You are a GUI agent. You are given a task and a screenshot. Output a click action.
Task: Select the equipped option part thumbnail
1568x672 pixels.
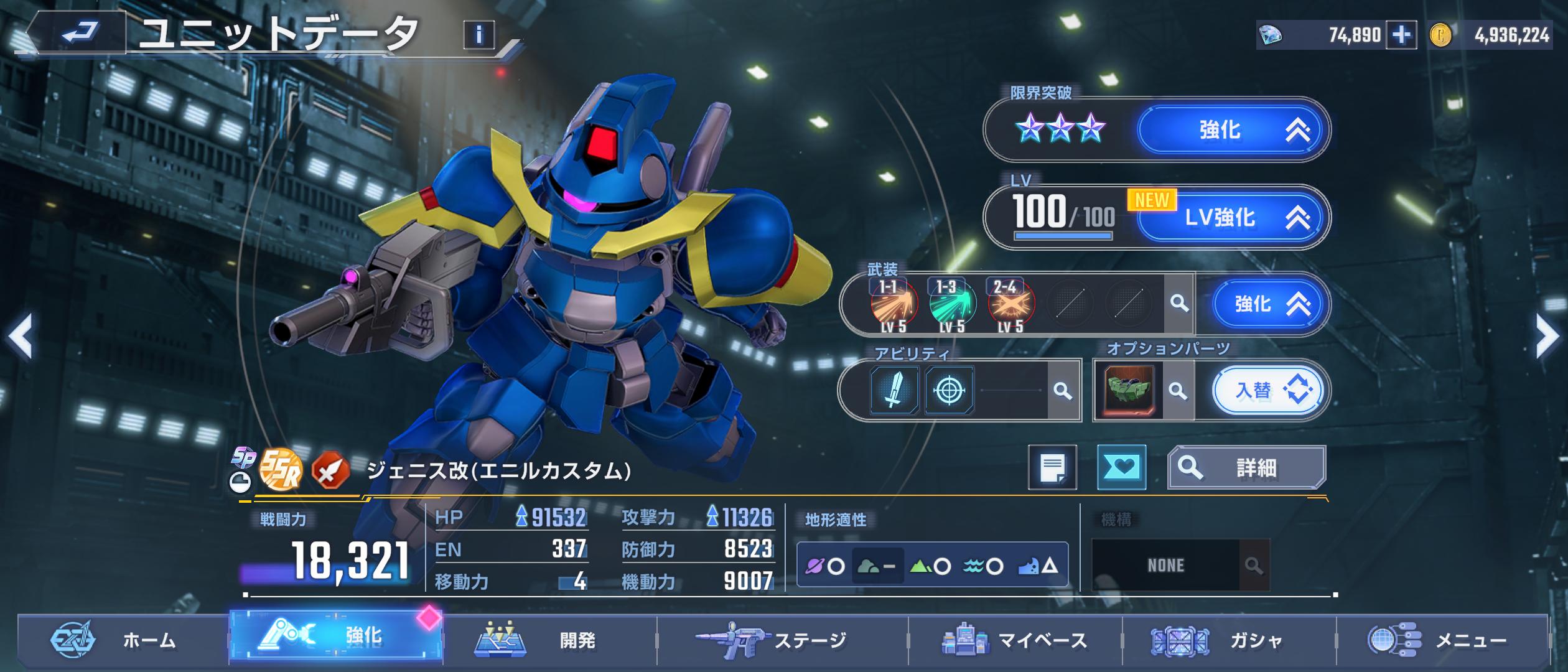tap(1129, 391)
